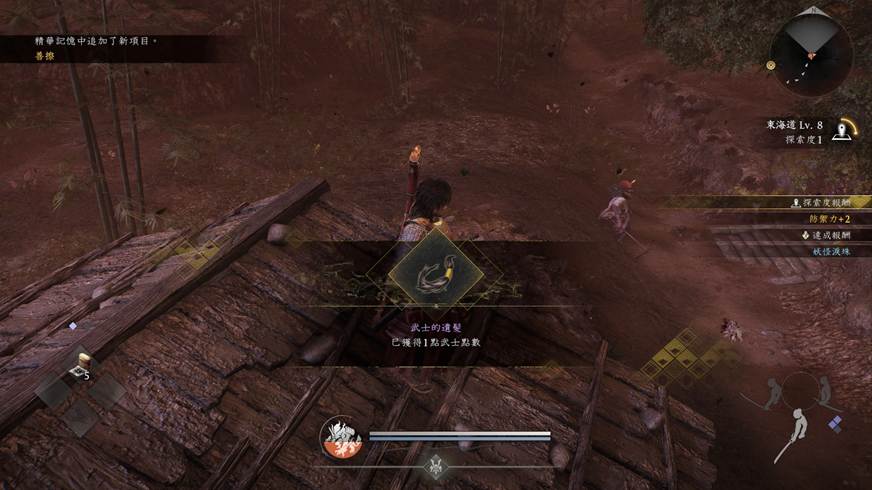Image resolution: width=872 pixels, height=490 pixels.
Task: Click the exploration marker icon beside 探索度
Action: click(x=847, y=131)
